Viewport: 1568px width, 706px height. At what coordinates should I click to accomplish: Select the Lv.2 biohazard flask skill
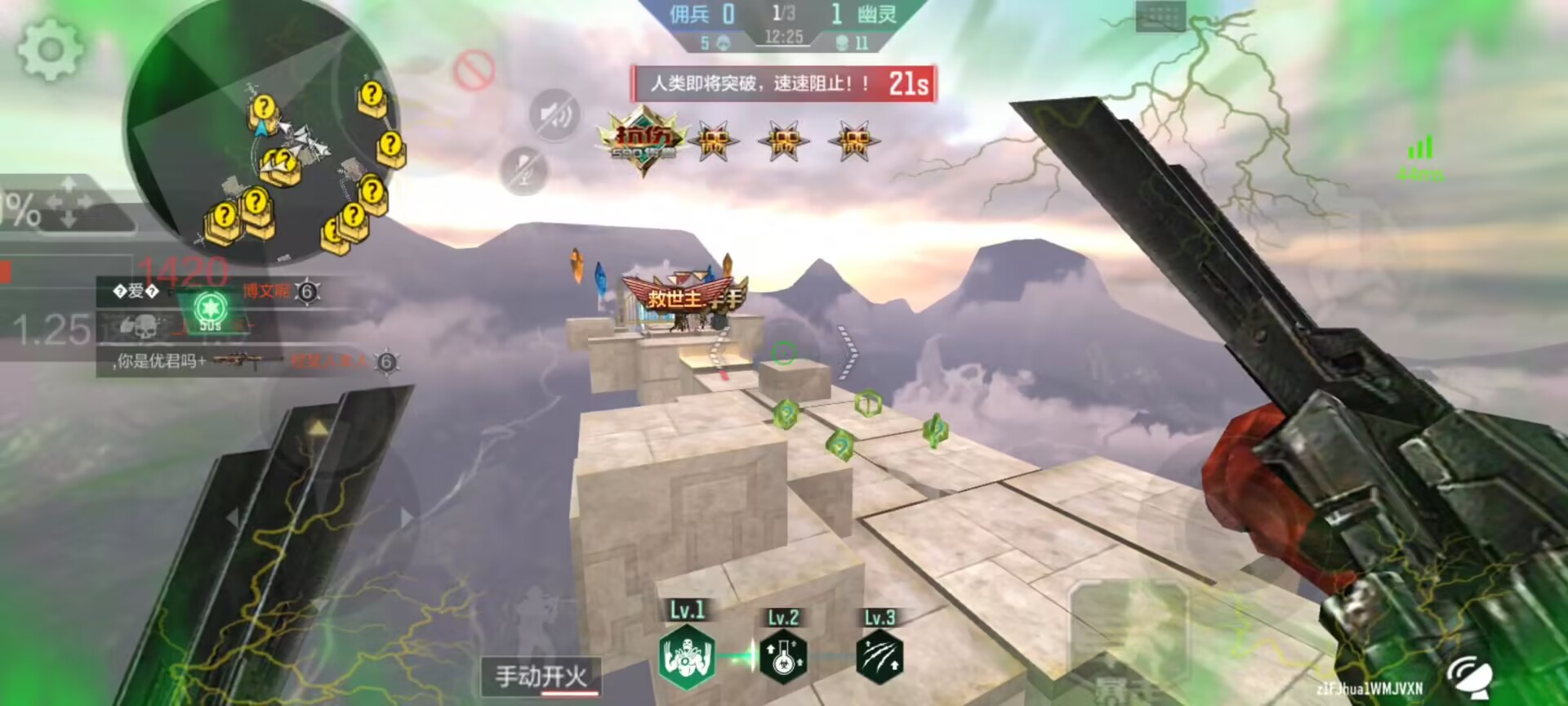(x=783, y=656)
